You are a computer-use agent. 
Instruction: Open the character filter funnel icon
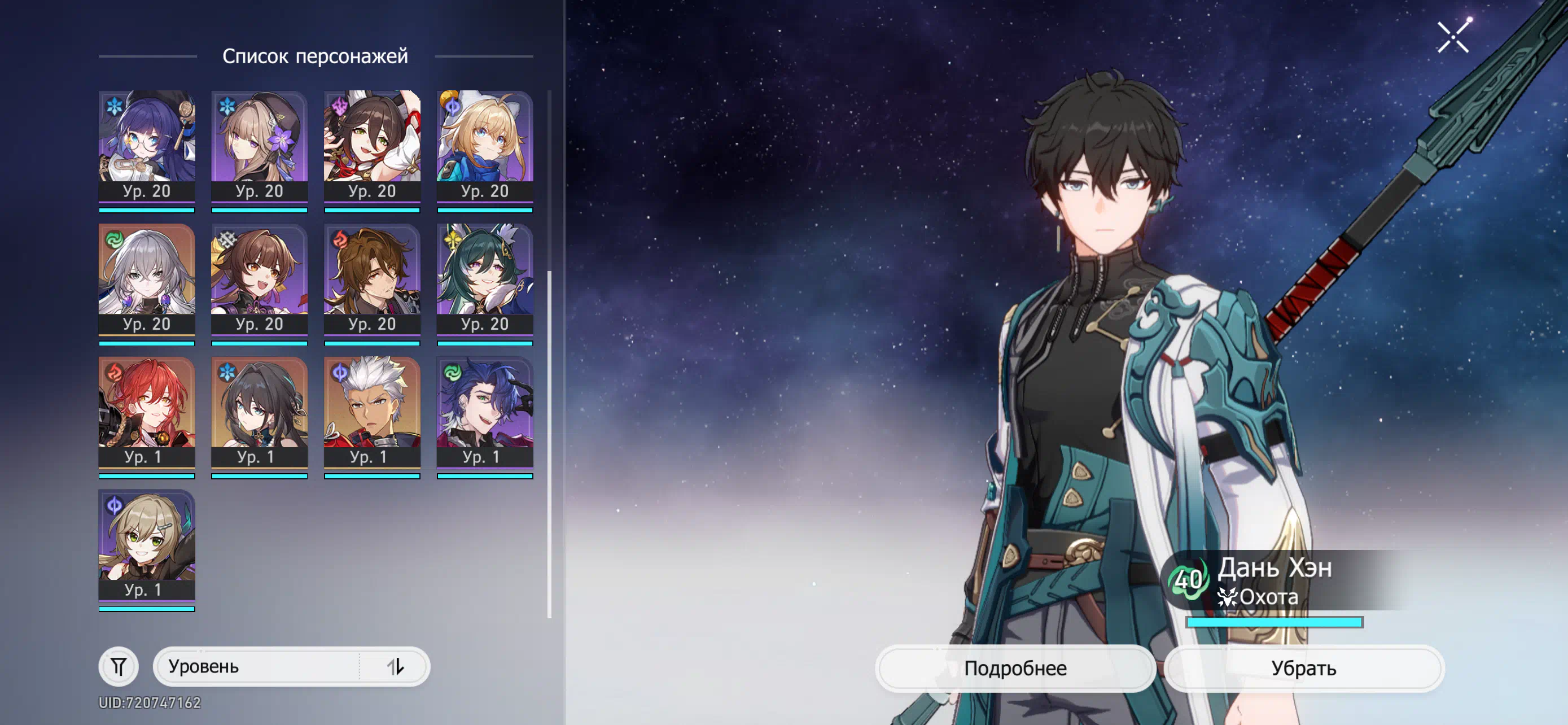119,666
